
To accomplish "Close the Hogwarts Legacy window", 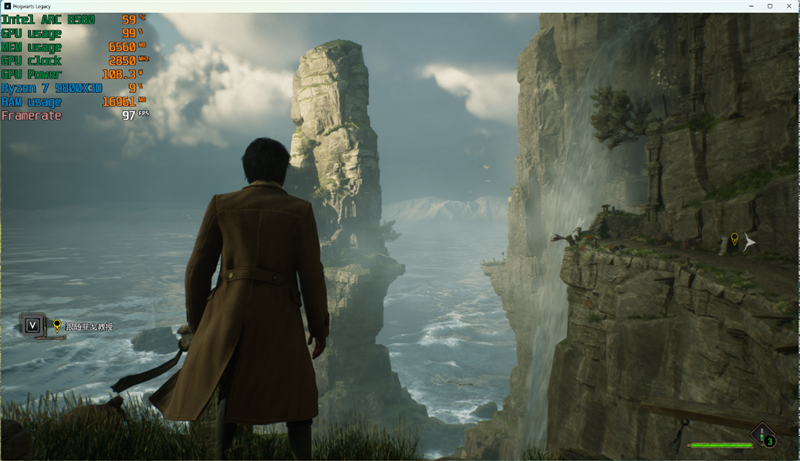I will (x=787, y=6).
